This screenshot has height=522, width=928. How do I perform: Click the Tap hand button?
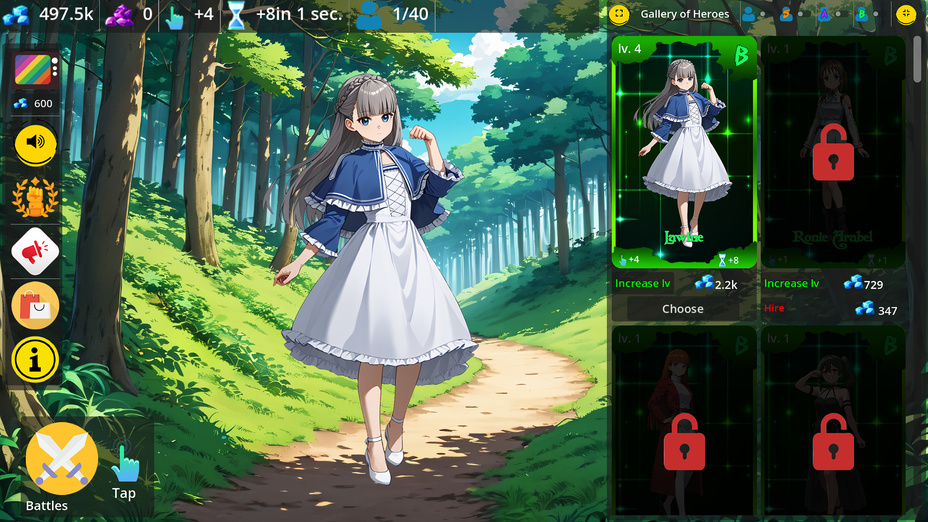(124, 465)
